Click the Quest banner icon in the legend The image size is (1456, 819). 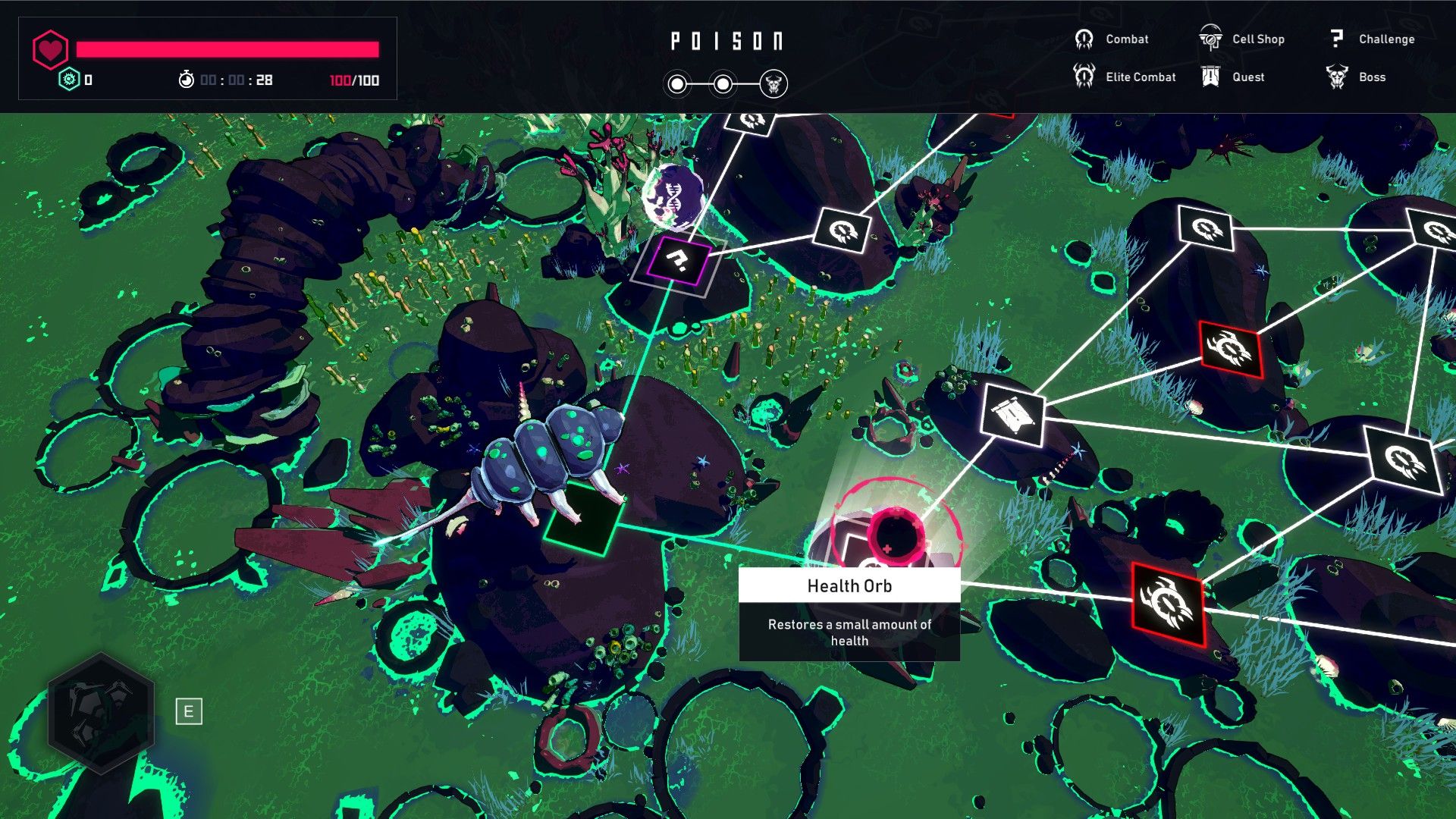click(1211, 76)
